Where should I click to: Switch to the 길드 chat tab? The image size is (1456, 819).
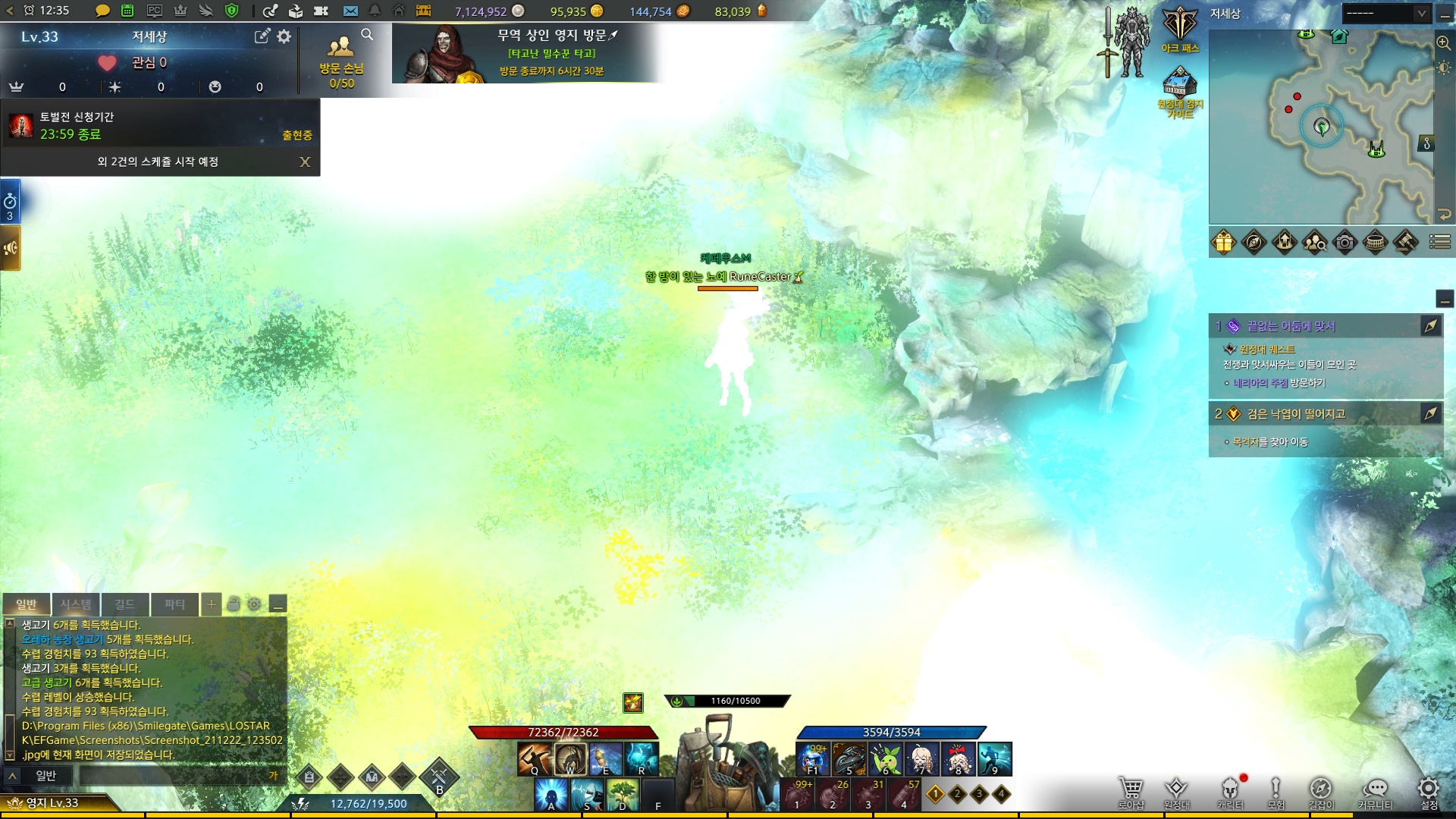click(x=124, y=604)
